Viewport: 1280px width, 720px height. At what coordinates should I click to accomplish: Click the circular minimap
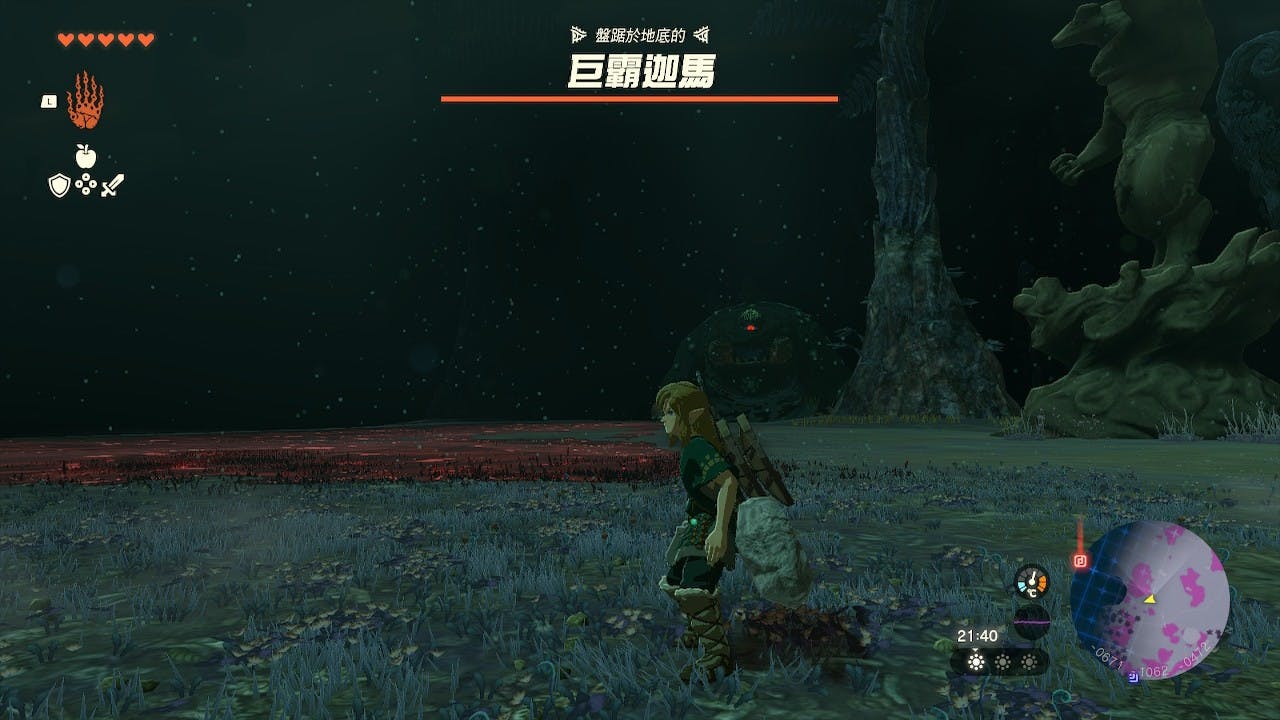(1149, 600)
